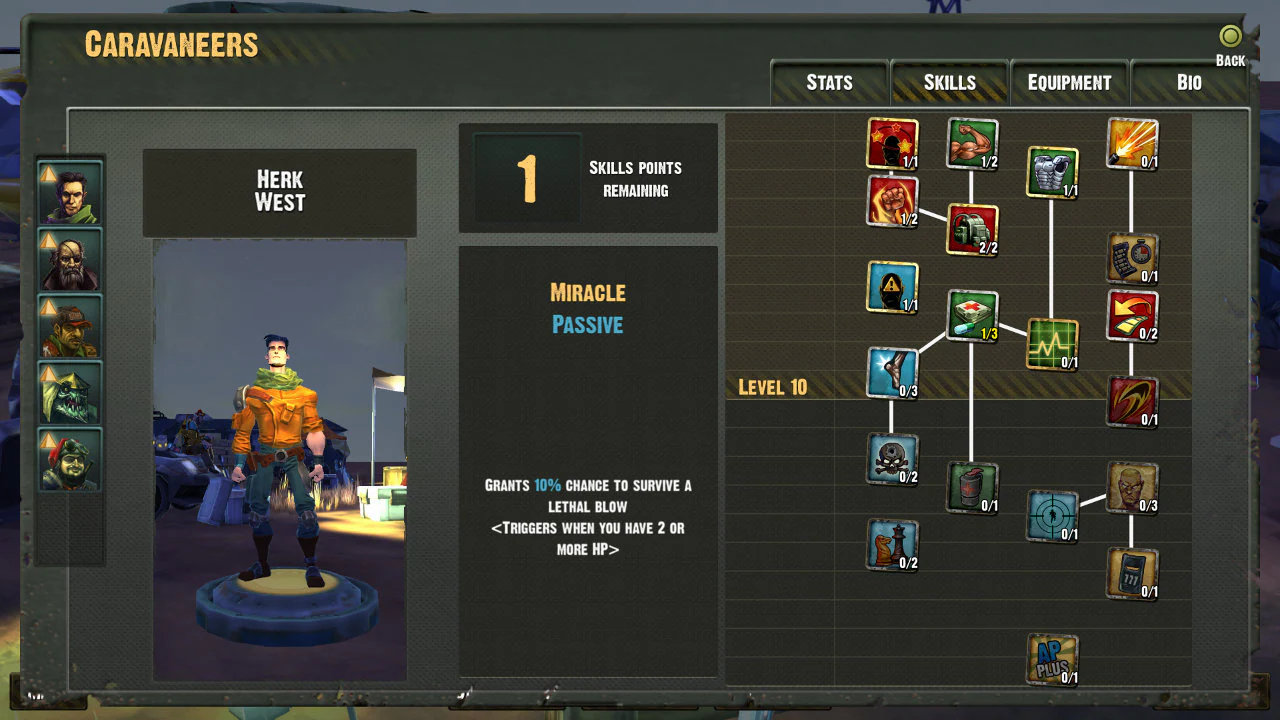This screenshot has width=1280, height=720.
Task: Select the sniper crosshair targeting skill
Action: [1052, 517]
